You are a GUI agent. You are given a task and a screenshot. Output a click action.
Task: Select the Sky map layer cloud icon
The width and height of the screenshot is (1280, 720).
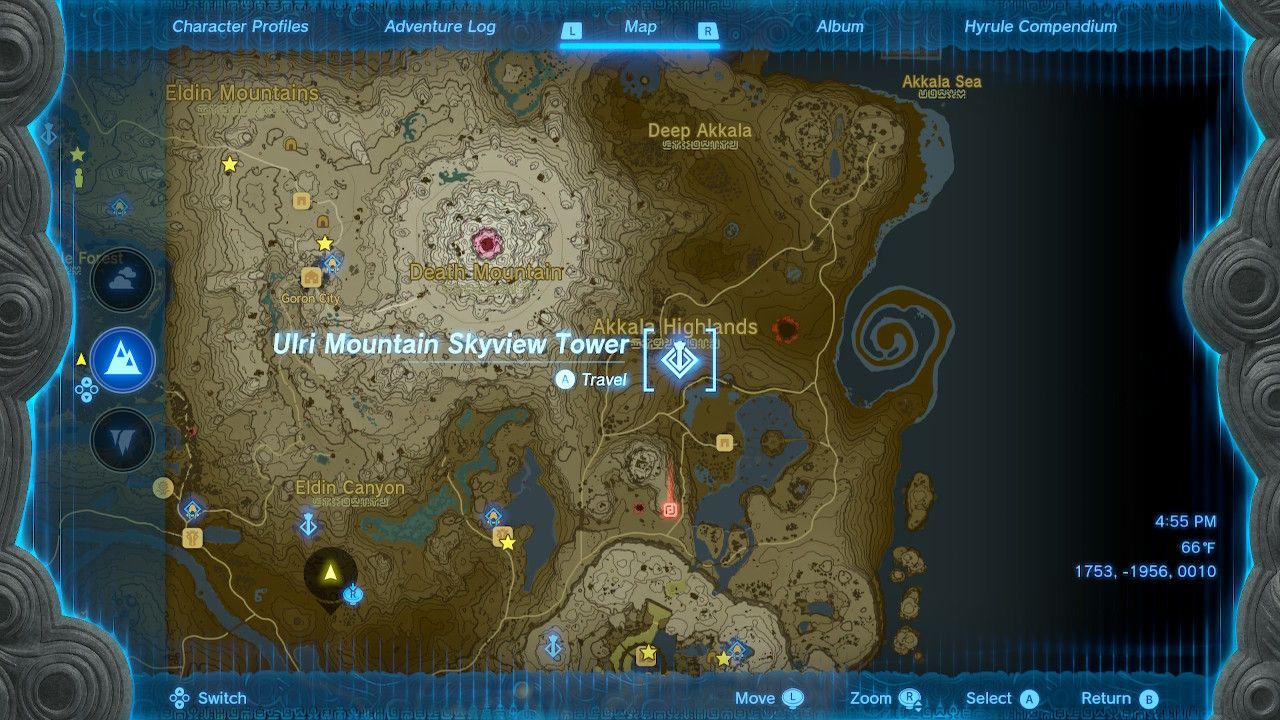click(122, 280)
